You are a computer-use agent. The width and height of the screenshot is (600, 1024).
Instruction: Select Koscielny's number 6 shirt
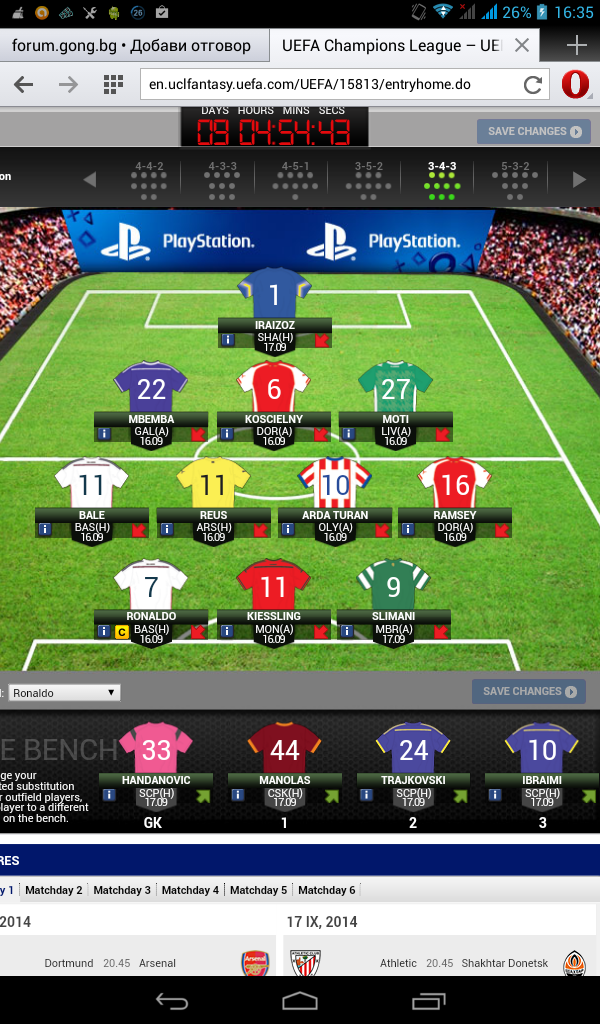coord(274,389)
